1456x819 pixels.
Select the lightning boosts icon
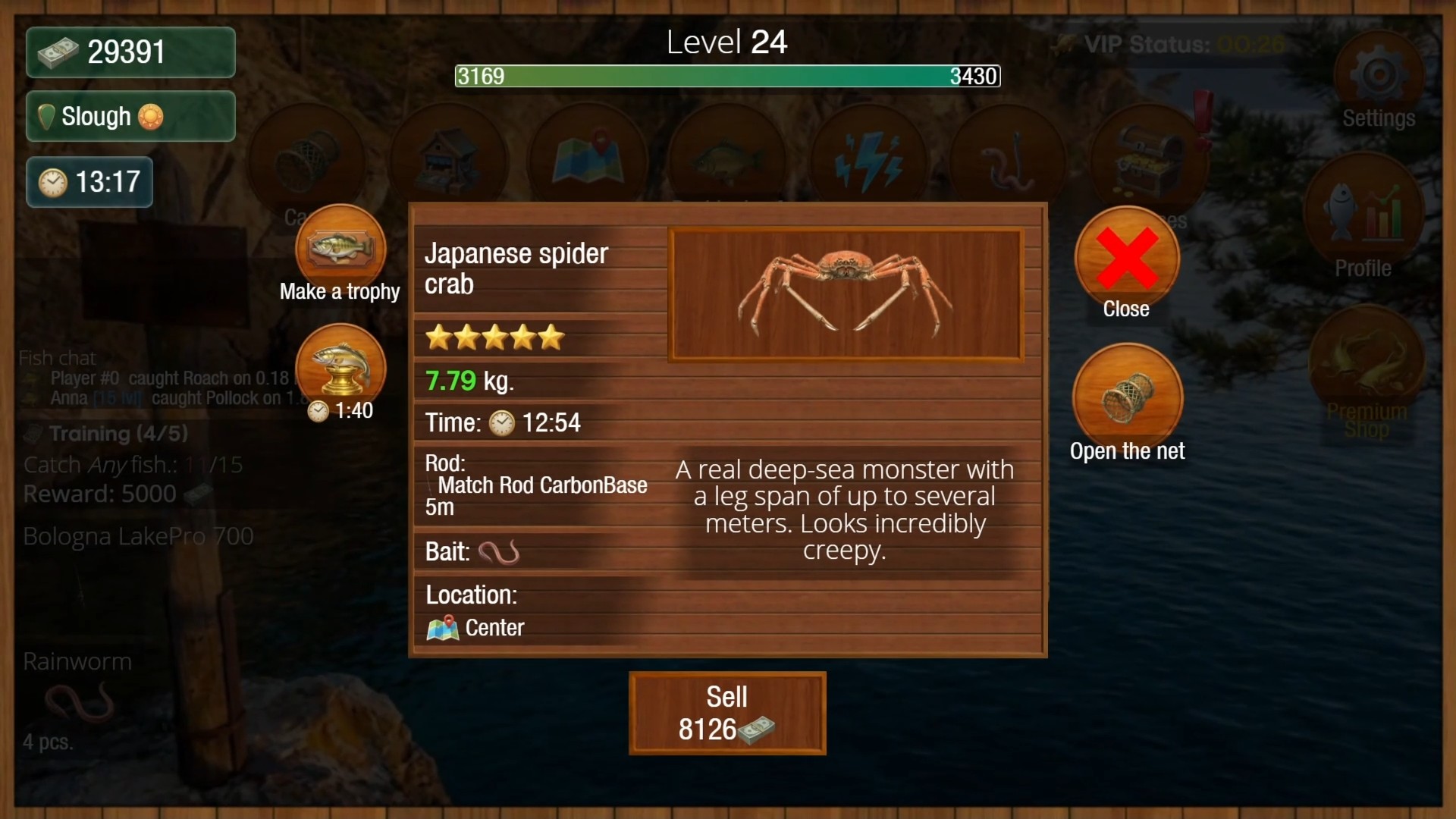(x=868, y=155)
